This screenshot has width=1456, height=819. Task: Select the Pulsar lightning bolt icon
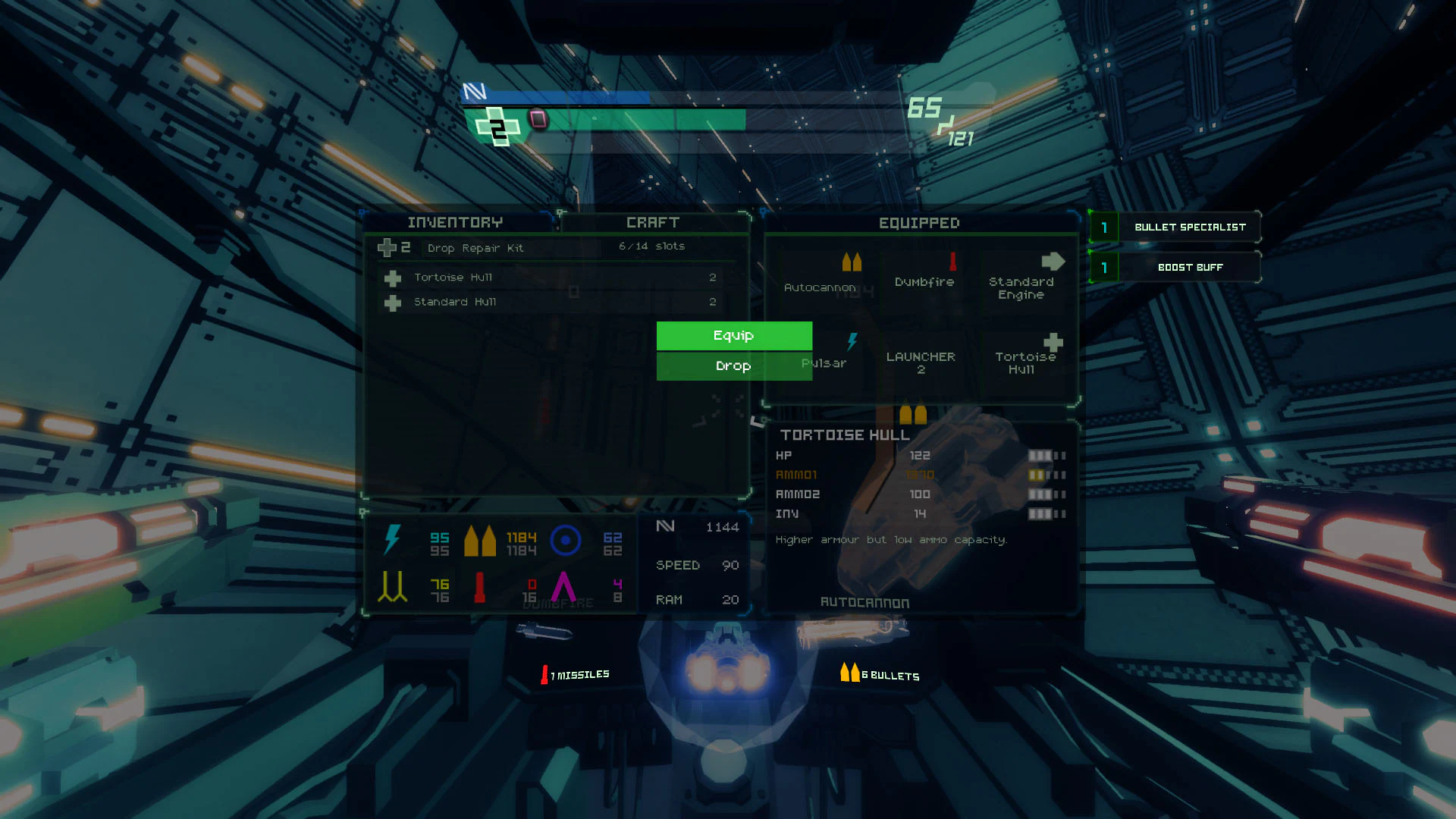[x=852, y=341]
